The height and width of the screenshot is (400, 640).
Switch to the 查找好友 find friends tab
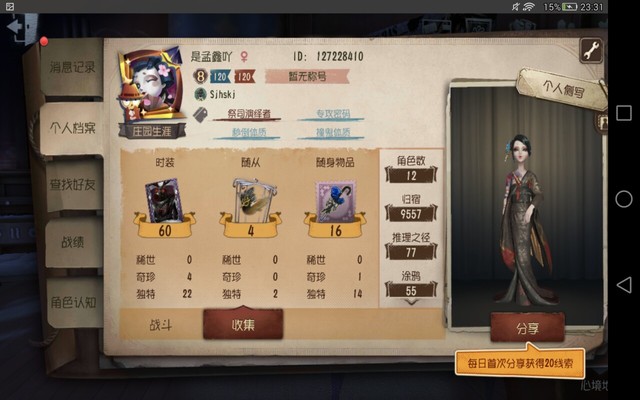(x=72, y=183)
